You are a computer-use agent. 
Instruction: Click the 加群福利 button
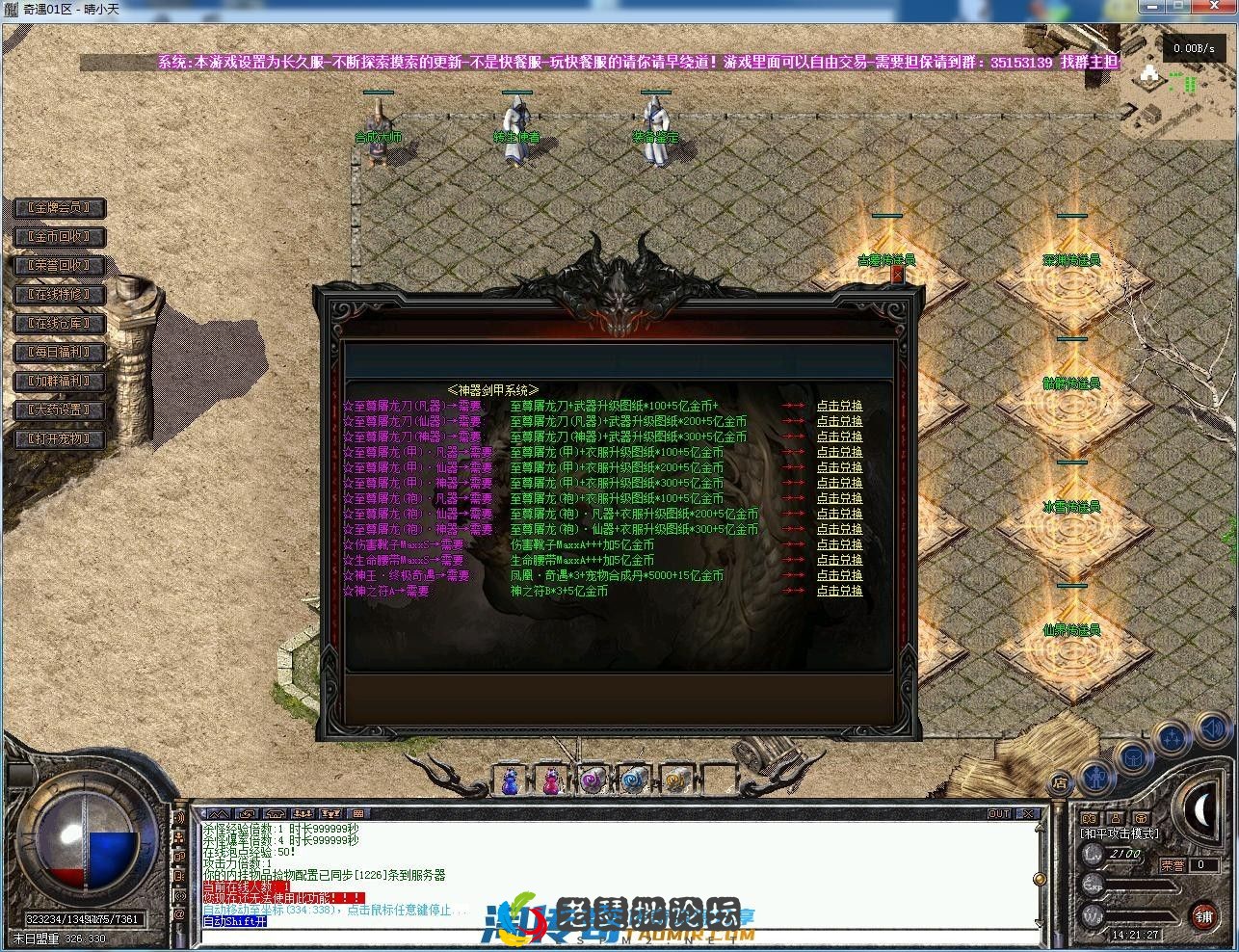point(58,382)
